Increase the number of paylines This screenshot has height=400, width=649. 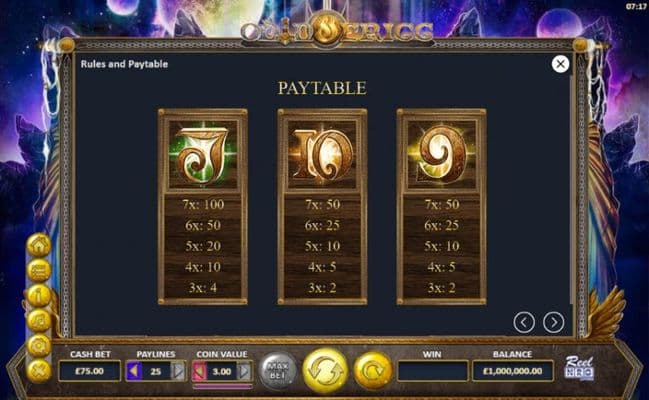click(x=179, y=371)
